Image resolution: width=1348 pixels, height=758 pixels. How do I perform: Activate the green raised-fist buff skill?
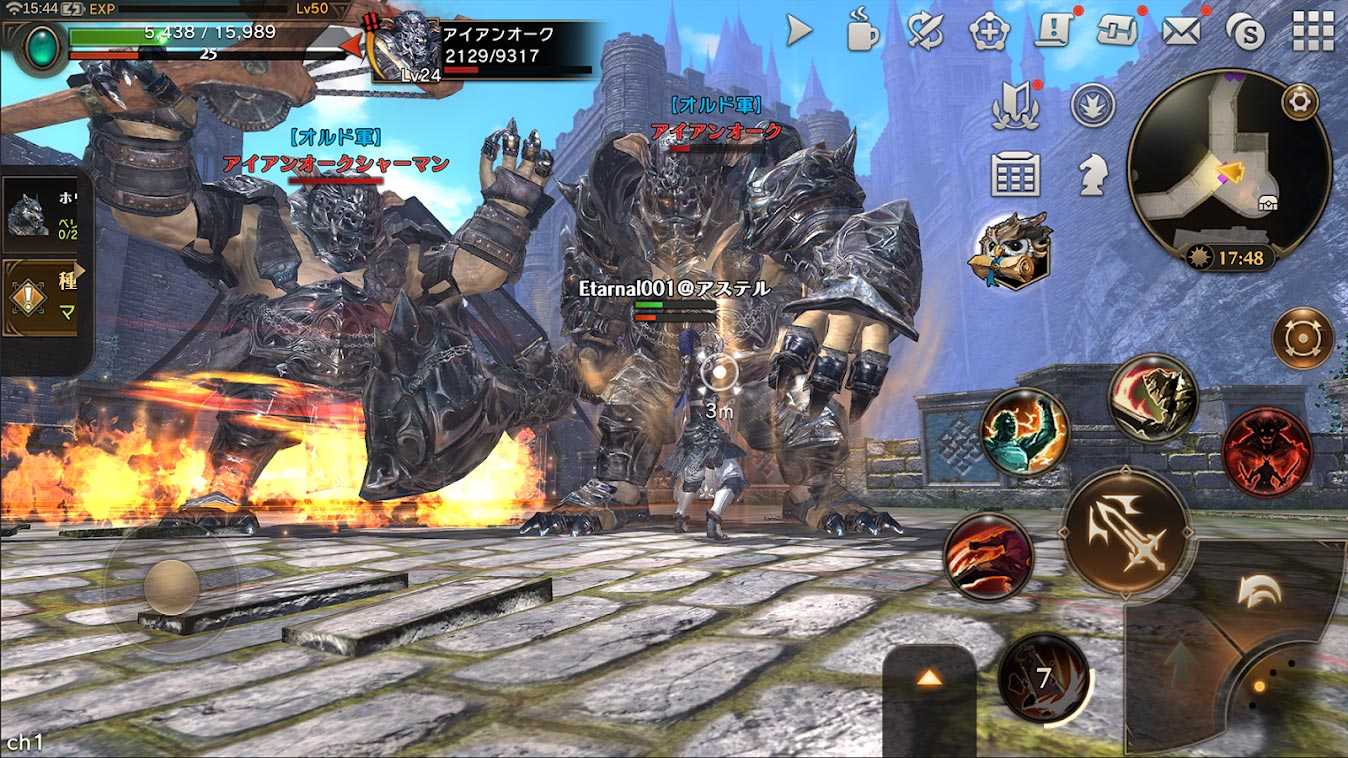1024,432
